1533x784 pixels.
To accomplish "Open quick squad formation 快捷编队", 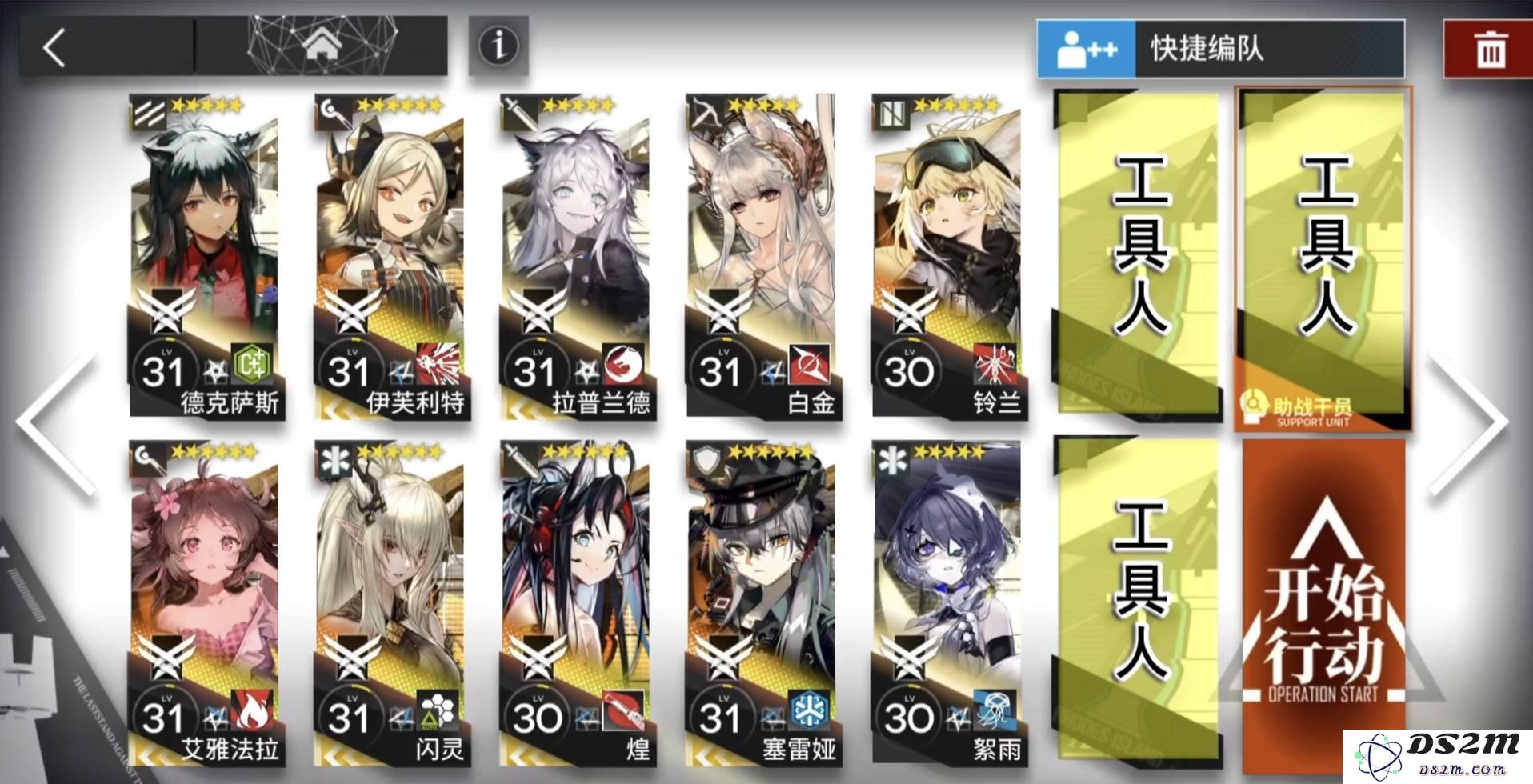I will [x=1220, y=49].
